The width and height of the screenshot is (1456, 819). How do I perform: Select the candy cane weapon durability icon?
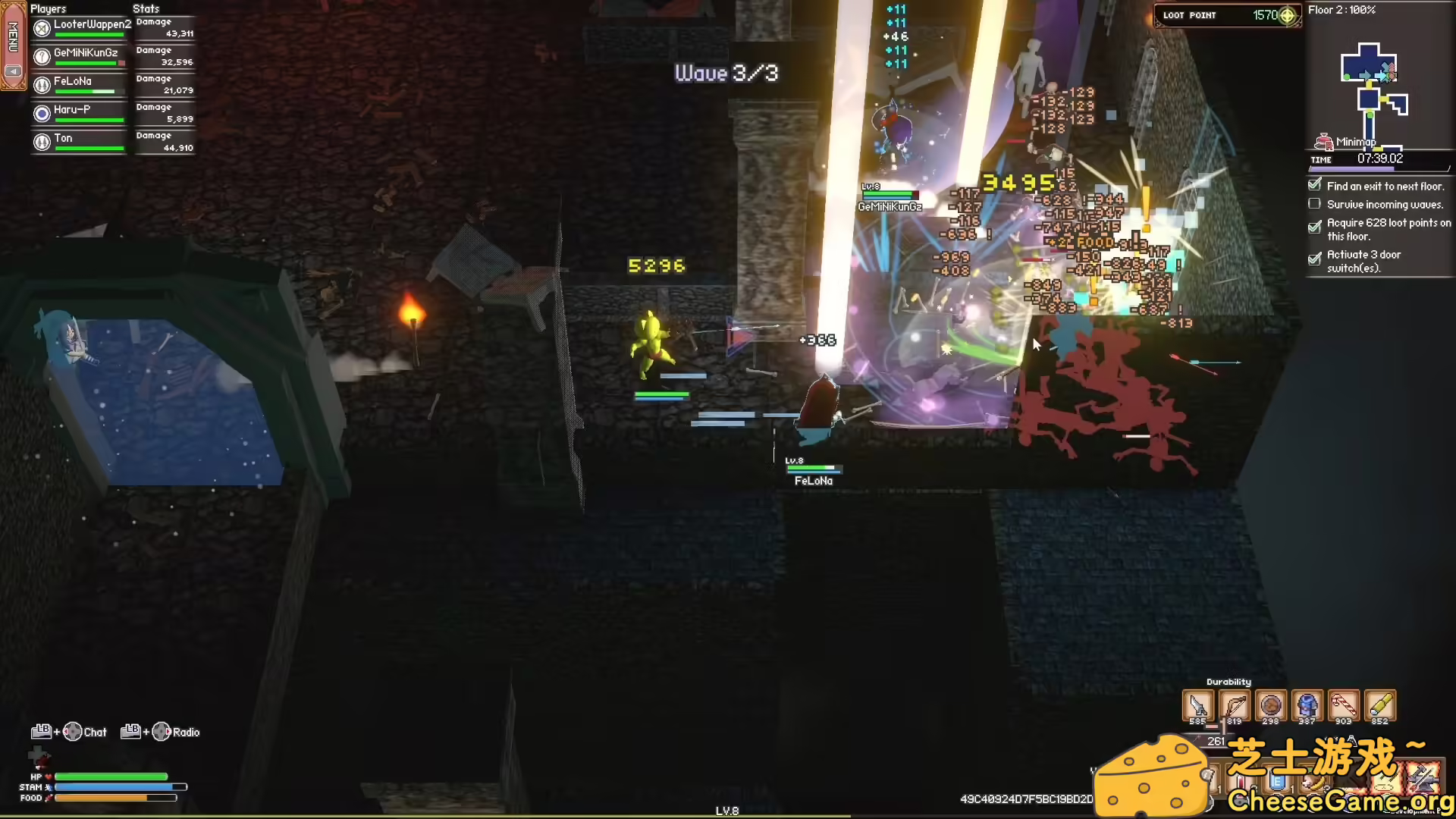[x=1343, y=704]
